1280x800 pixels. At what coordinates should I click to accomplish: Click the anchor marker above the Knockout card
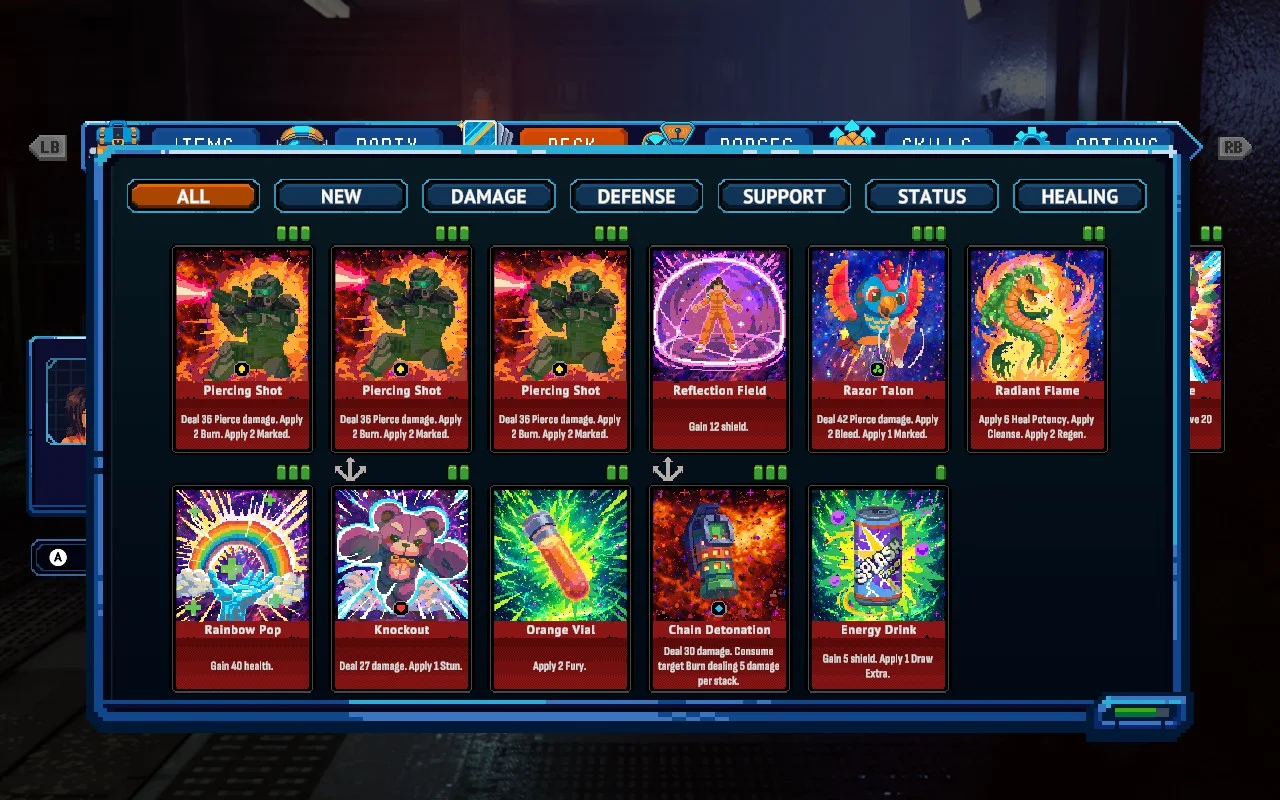coord(350,468)
